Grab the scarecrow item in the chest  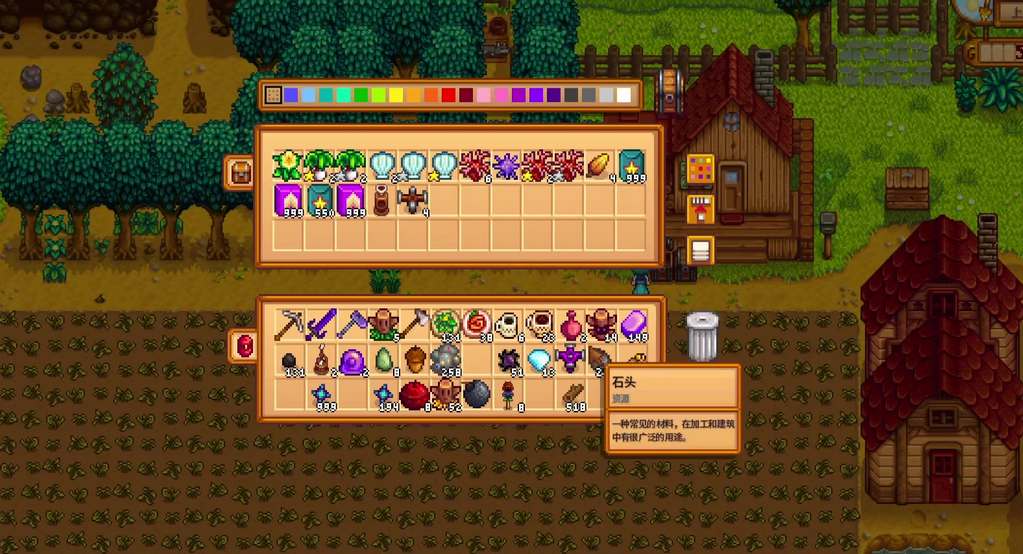(x=382, y=200)
